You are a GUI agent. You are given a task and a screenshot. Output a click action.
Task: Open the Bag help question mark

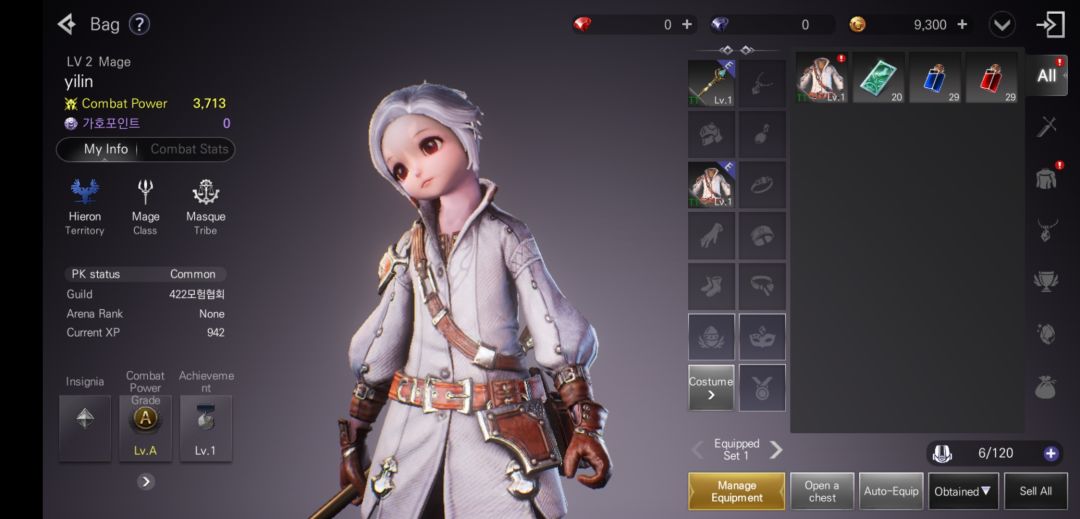tap(139, 24)
